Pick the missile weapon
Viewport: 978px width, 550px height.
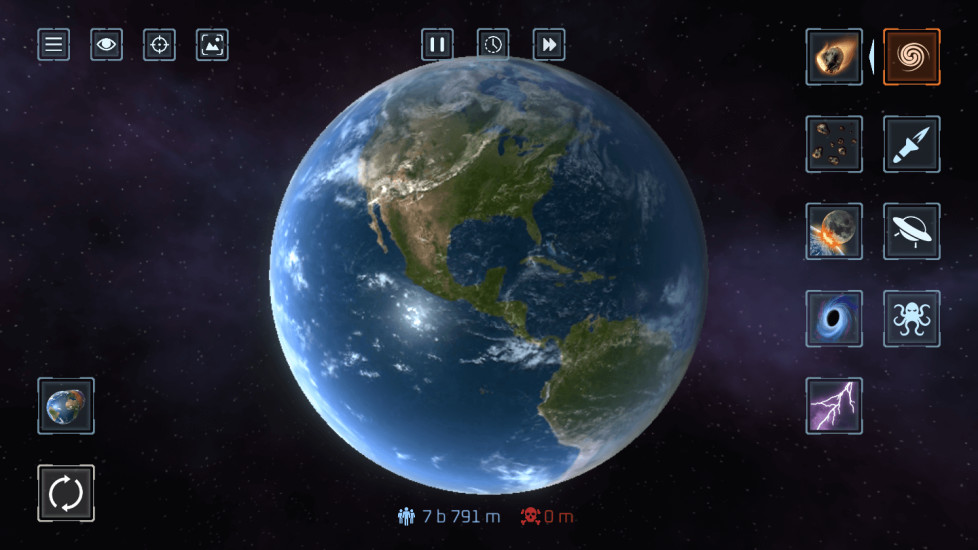tap(911, 144)
